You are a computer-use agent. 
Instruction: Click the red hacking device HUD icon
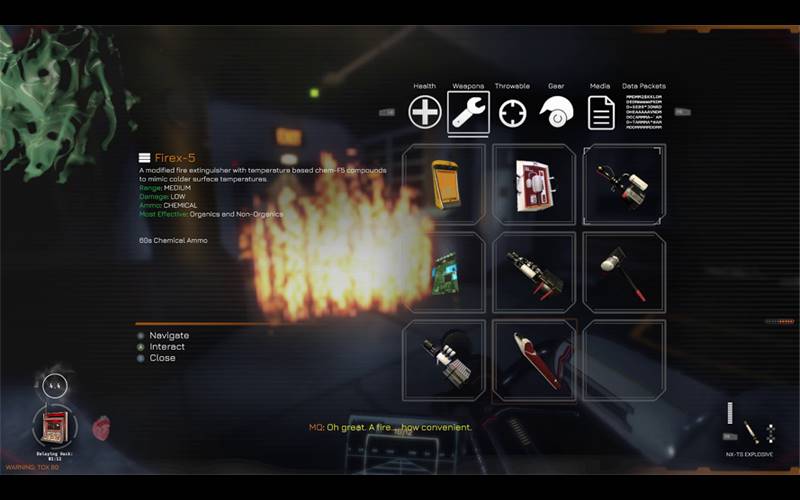(x=54, y=427)
